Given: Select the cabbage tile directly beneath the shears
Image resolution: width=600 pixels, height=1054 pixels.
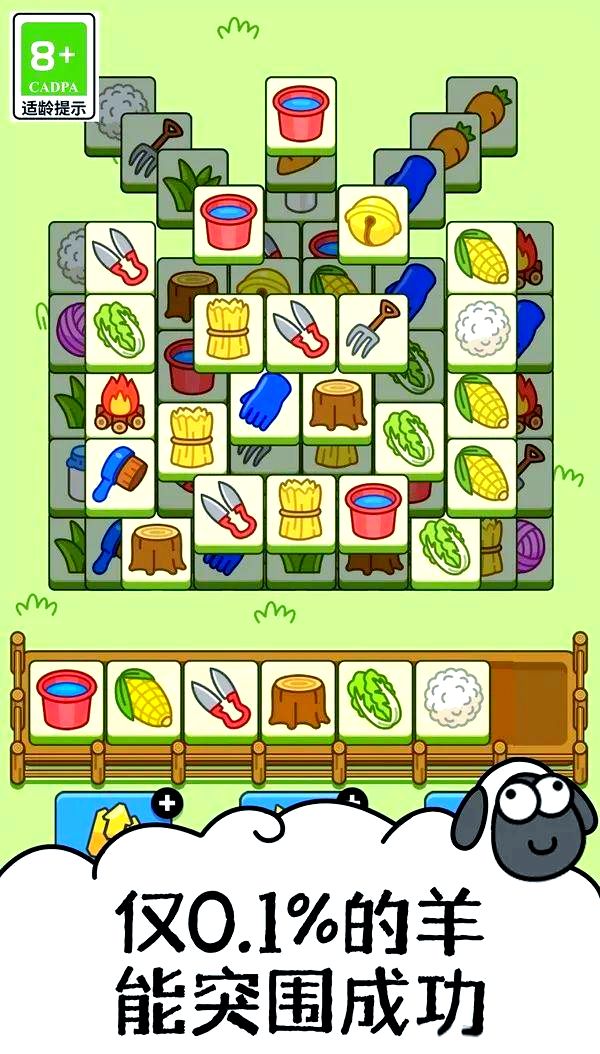Looking at the screenshot, I should point(120,330).
